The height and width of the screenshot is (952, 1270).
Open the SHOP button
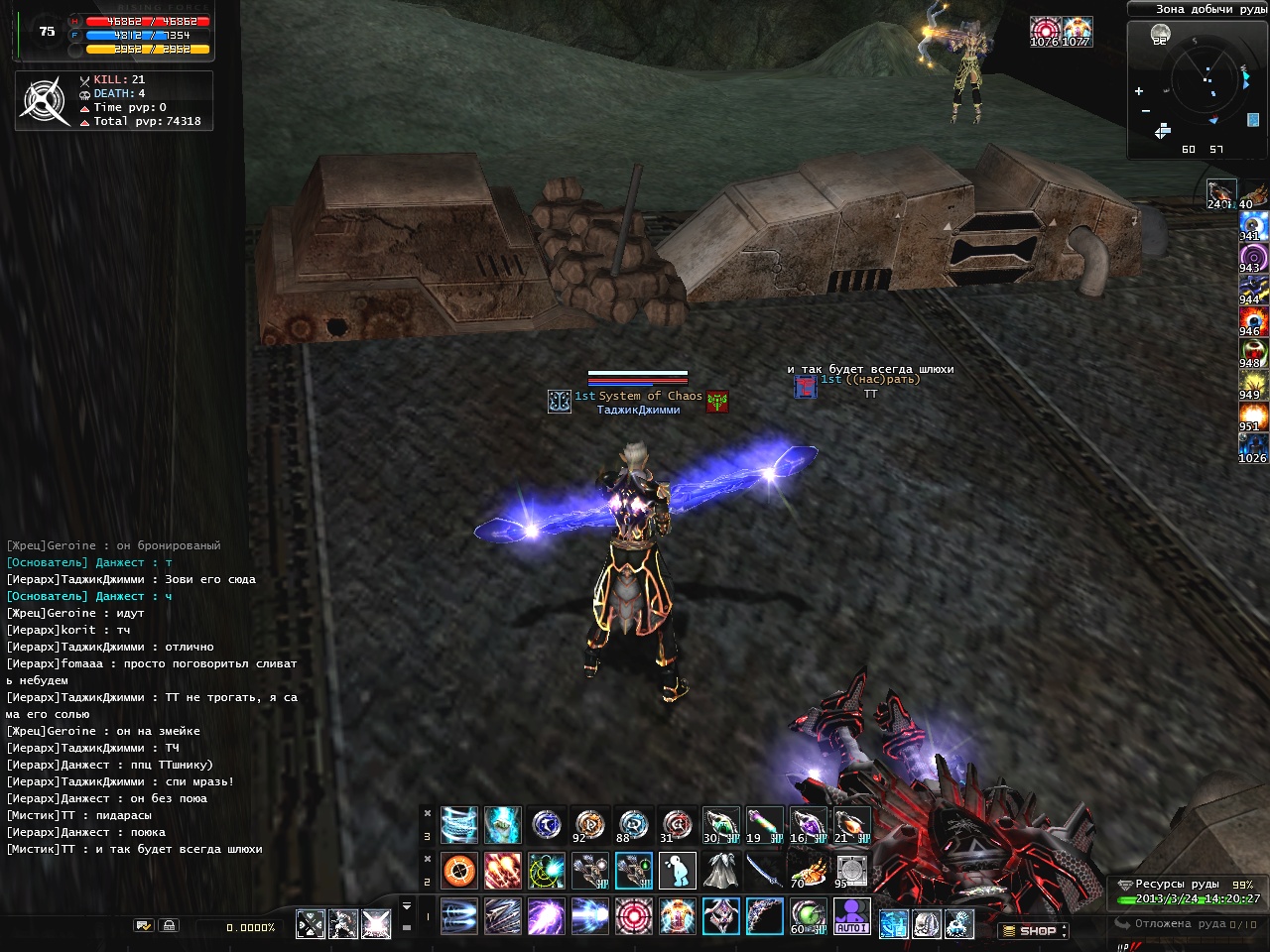pos(1034,931)
